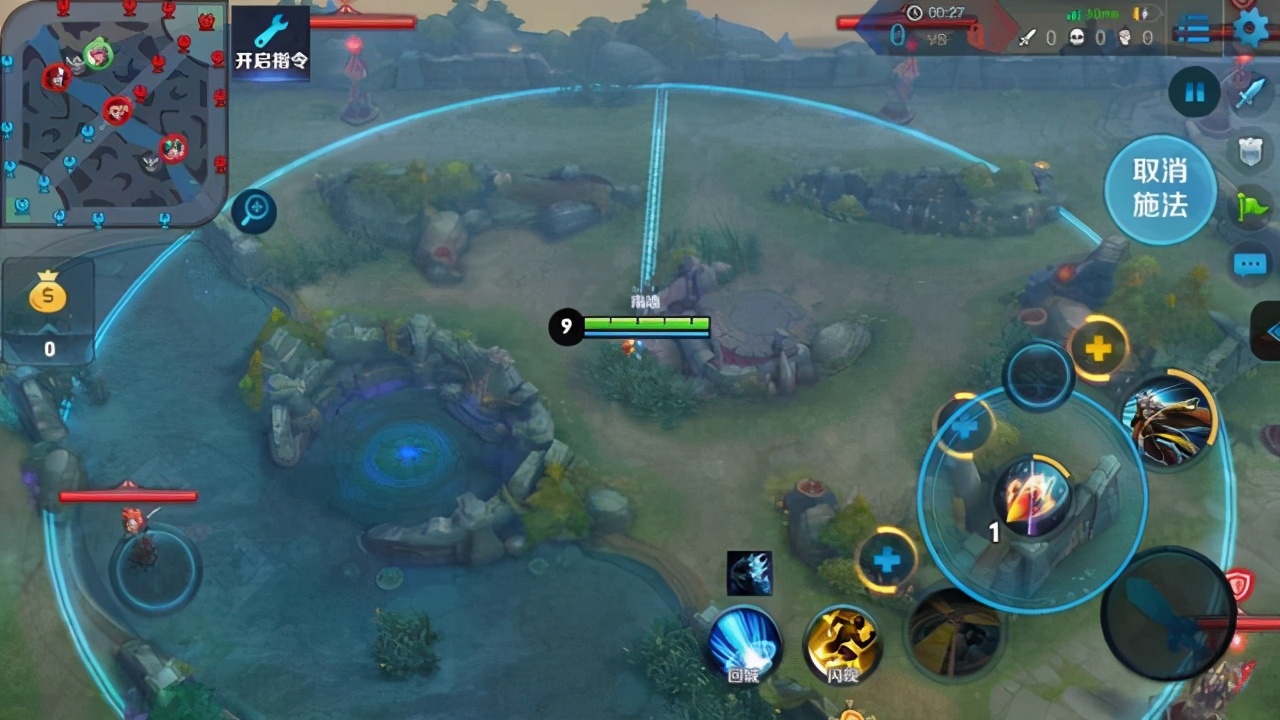Viewport: 1280px width, 720px height.
Task: Use the icy claw item above recall
Action: (749, 573)
